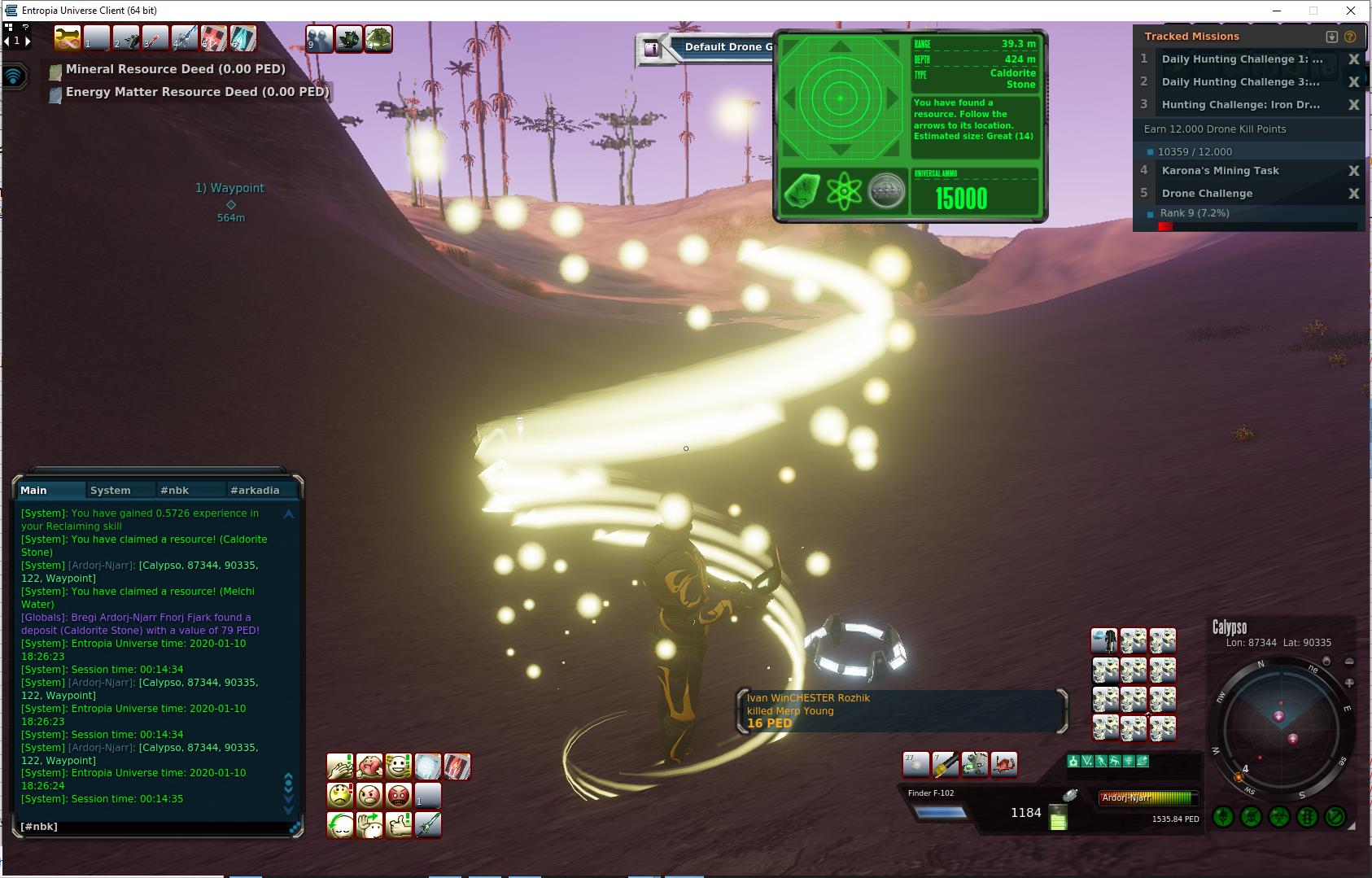Toggle the energy matter atom icon on finder
Image resolution: width=1372 pixels, height=878 pixels.
tap(844, 191)
